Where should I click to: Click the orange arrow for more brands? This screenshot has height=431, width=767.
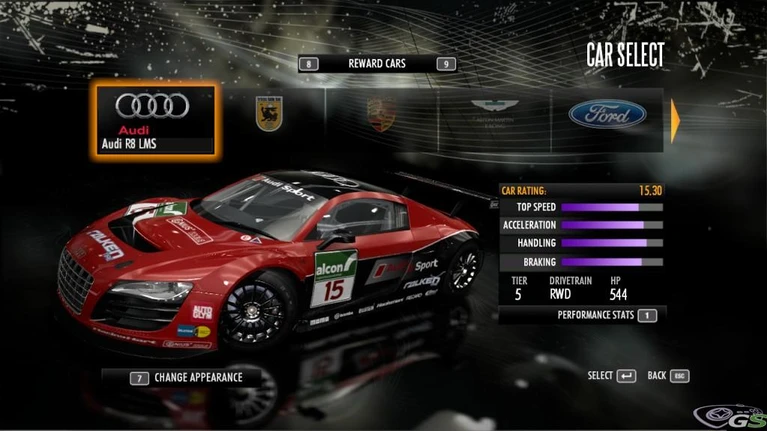point(675,120)
